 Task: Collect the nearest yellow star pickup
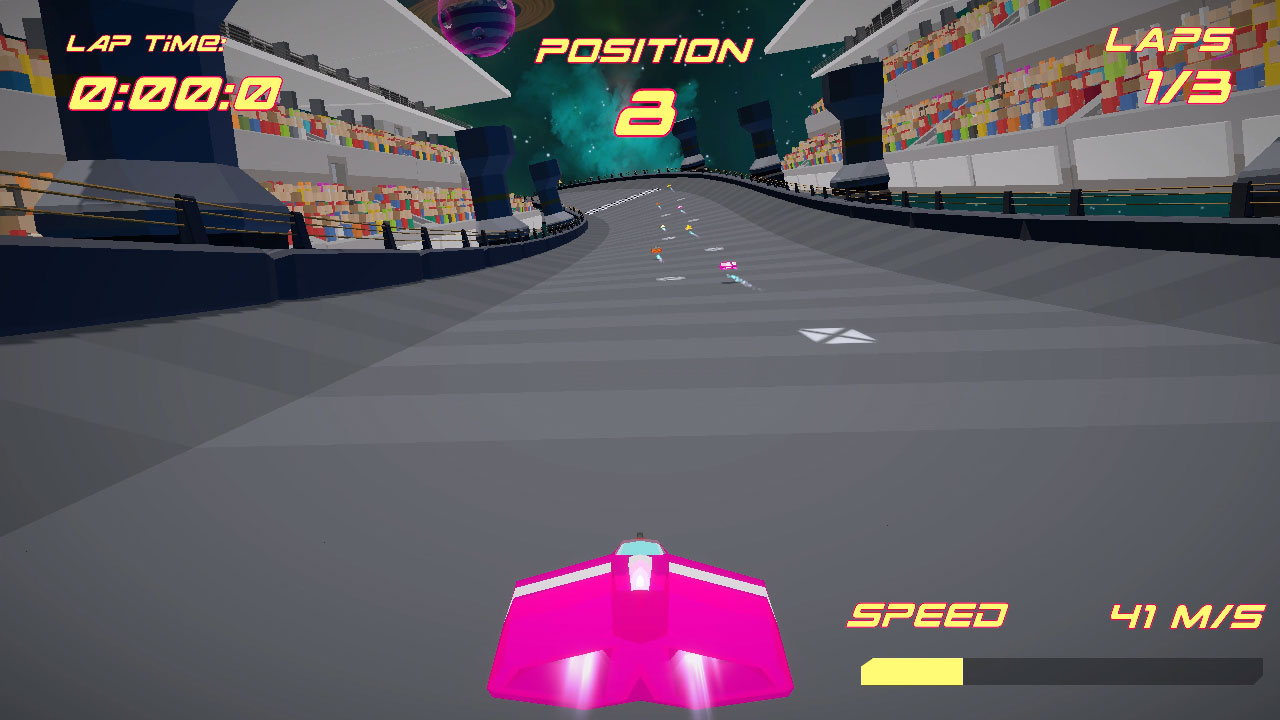[x=688, y=227]
